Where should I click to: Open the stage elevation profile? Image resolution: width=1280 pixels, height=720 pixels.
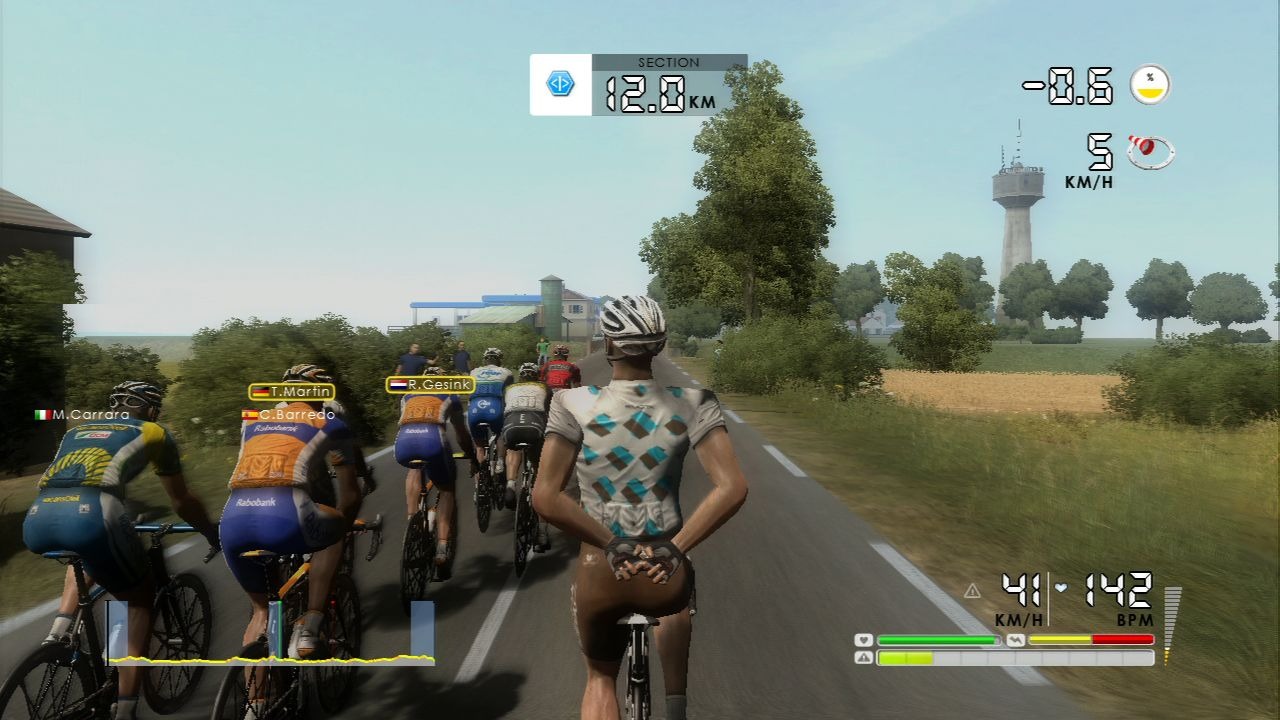tap(270, 635)
